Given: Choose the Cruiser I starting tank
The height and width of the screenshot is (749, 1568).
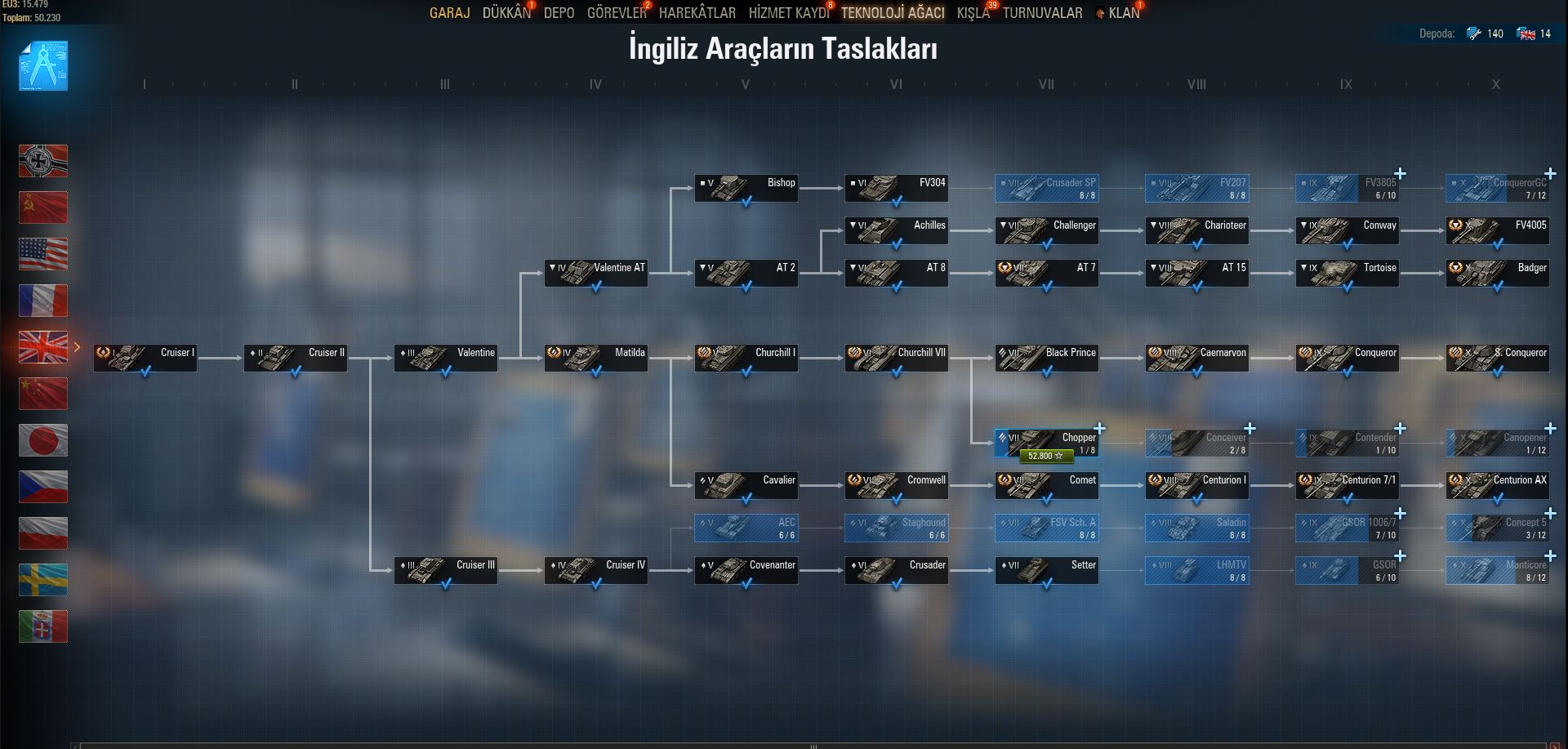Looking at the screenshot, I should point(145,359).
